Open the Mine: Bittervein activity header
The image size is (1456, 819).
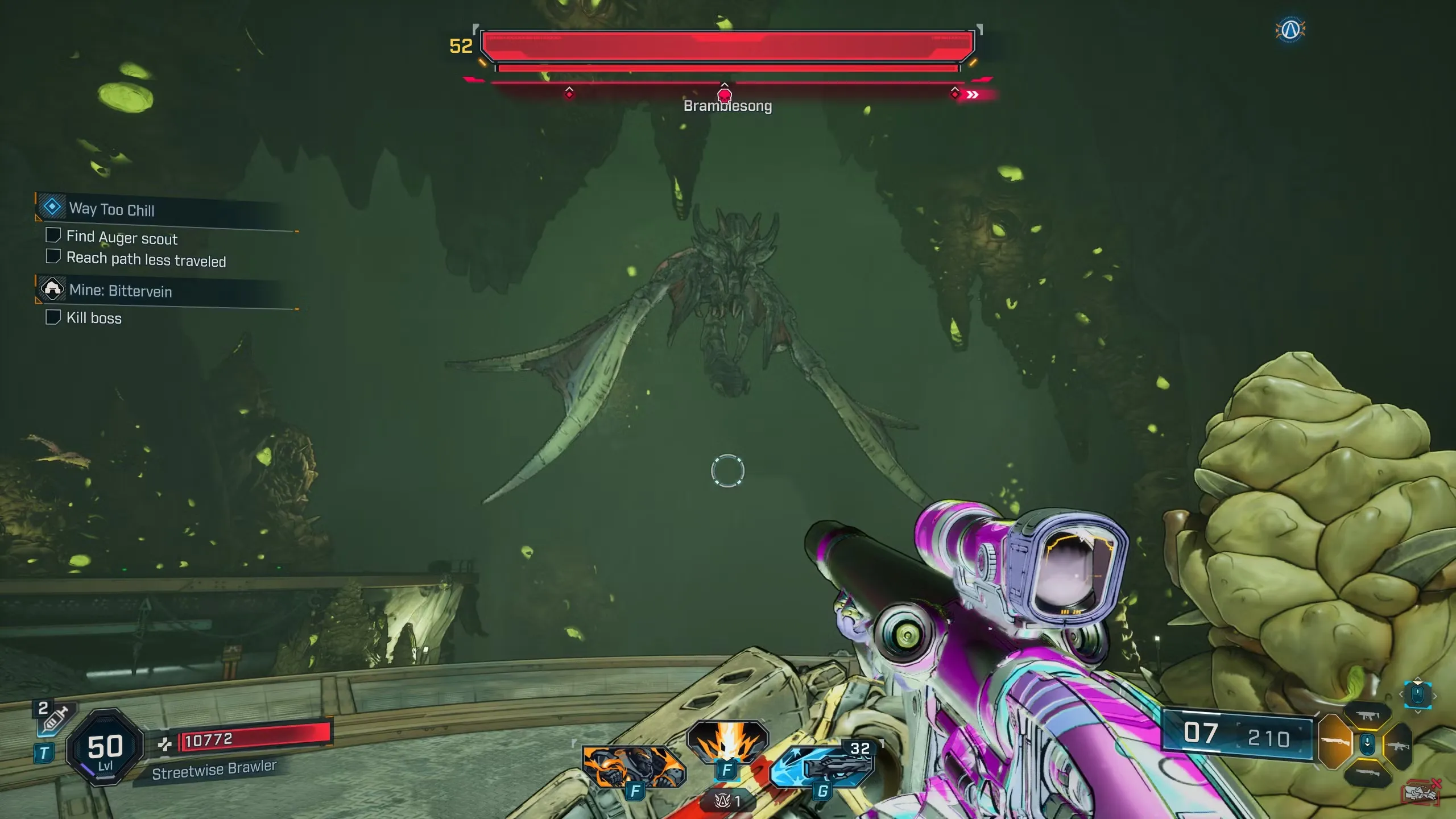[x=120, y=291]
